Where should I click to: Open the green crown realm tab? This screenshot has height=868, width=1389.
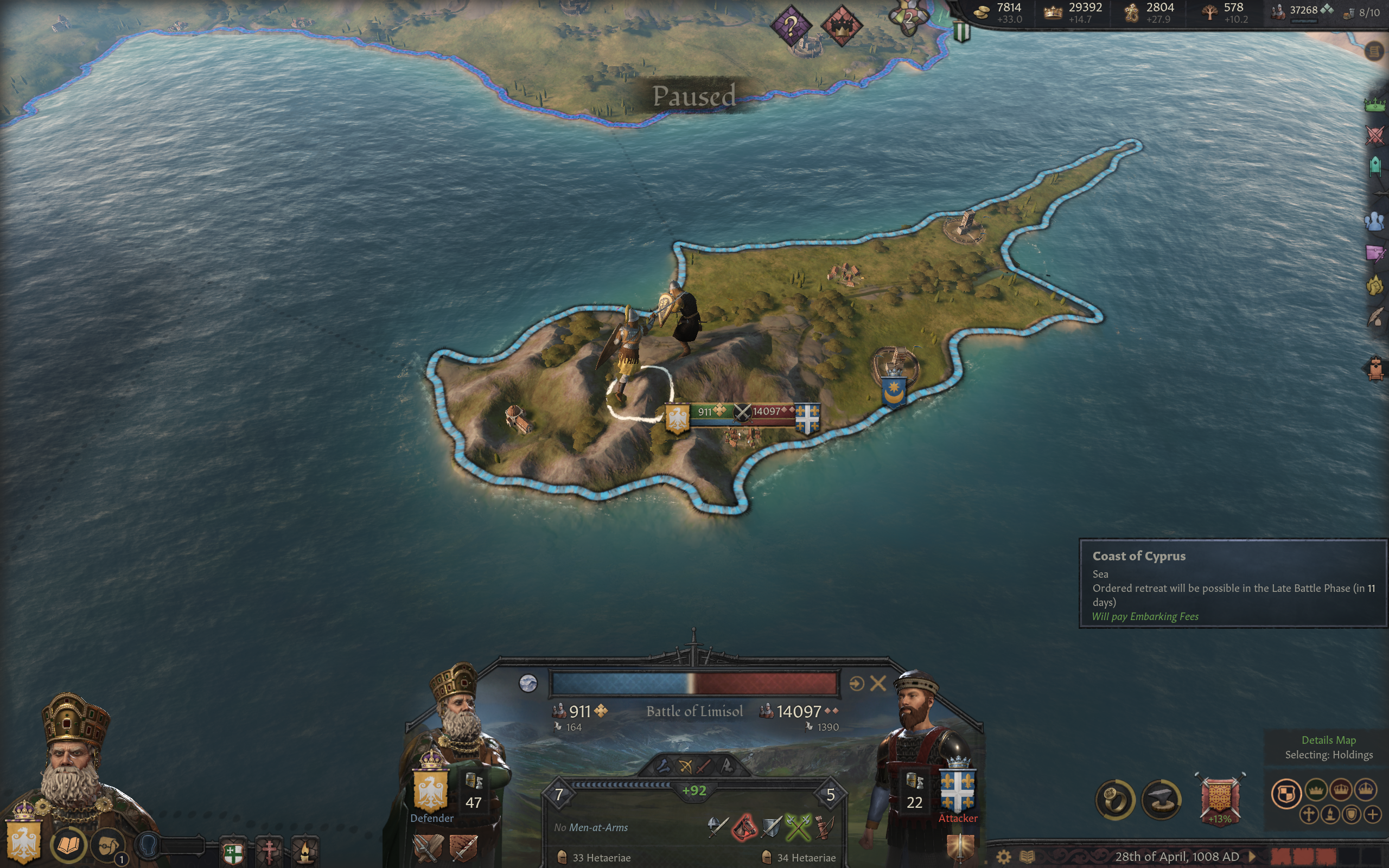pos(1375,105)
